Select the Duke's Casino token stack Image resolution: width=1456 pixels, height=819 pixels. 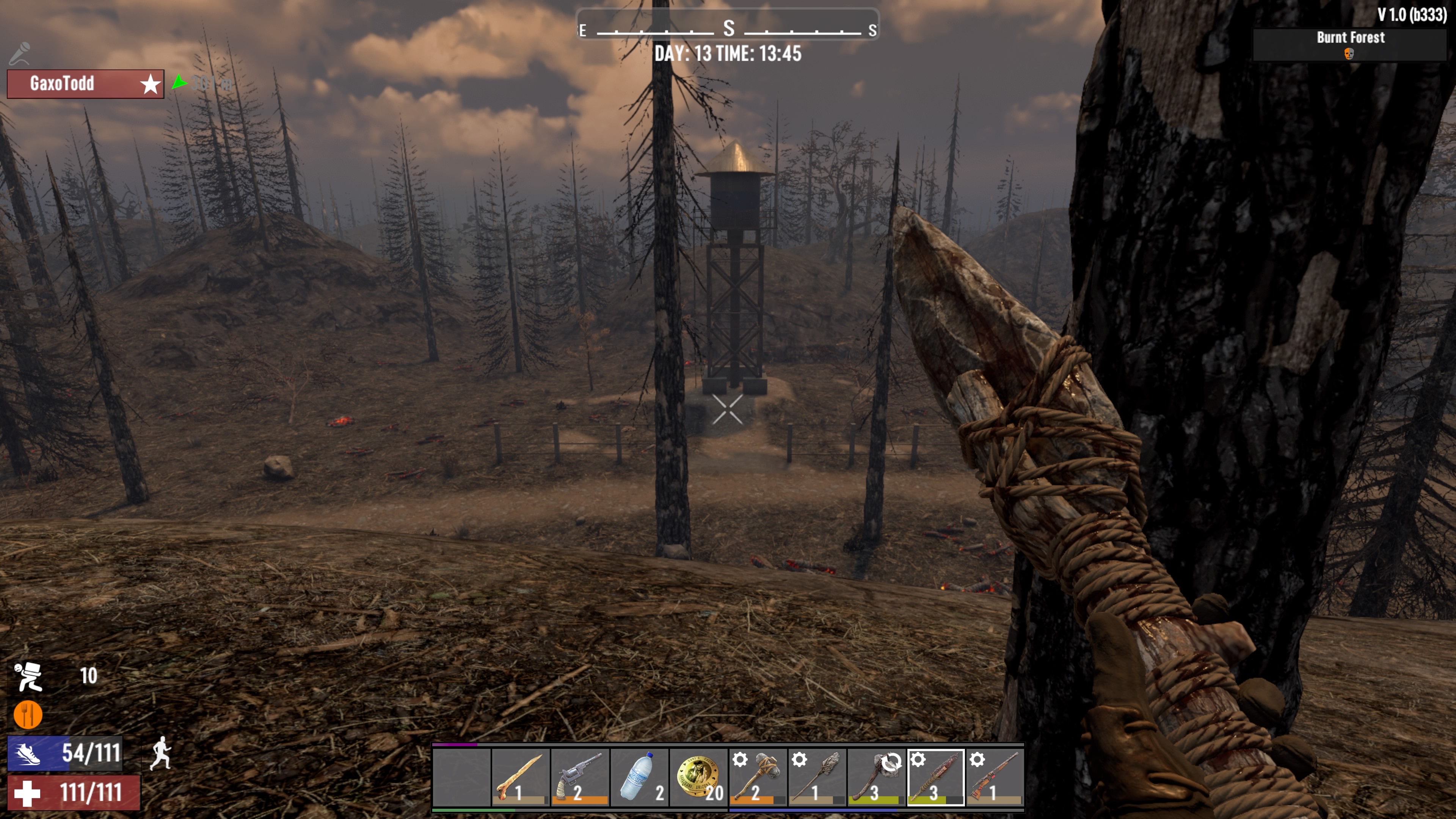[x=698, y=777]
